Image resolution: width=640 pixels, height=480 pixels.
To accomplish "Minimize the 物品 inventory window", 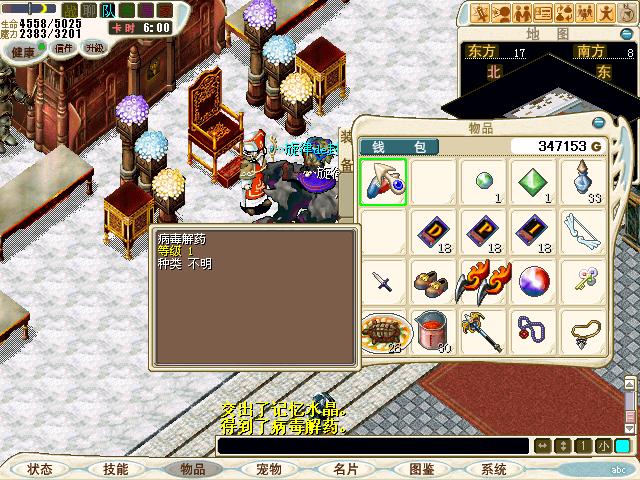I will [x=598, y=123].
